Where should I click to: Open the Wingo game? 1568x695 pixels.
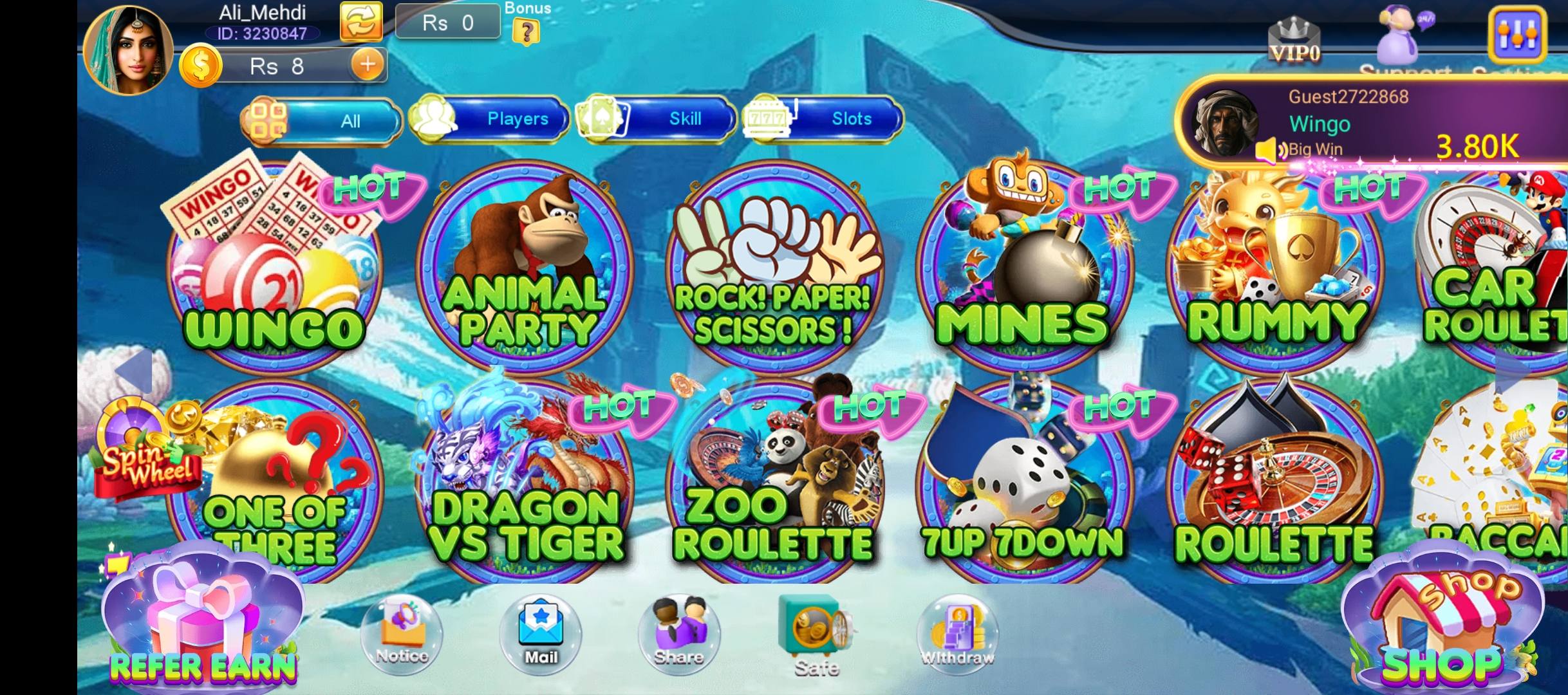tap(270, 270)
